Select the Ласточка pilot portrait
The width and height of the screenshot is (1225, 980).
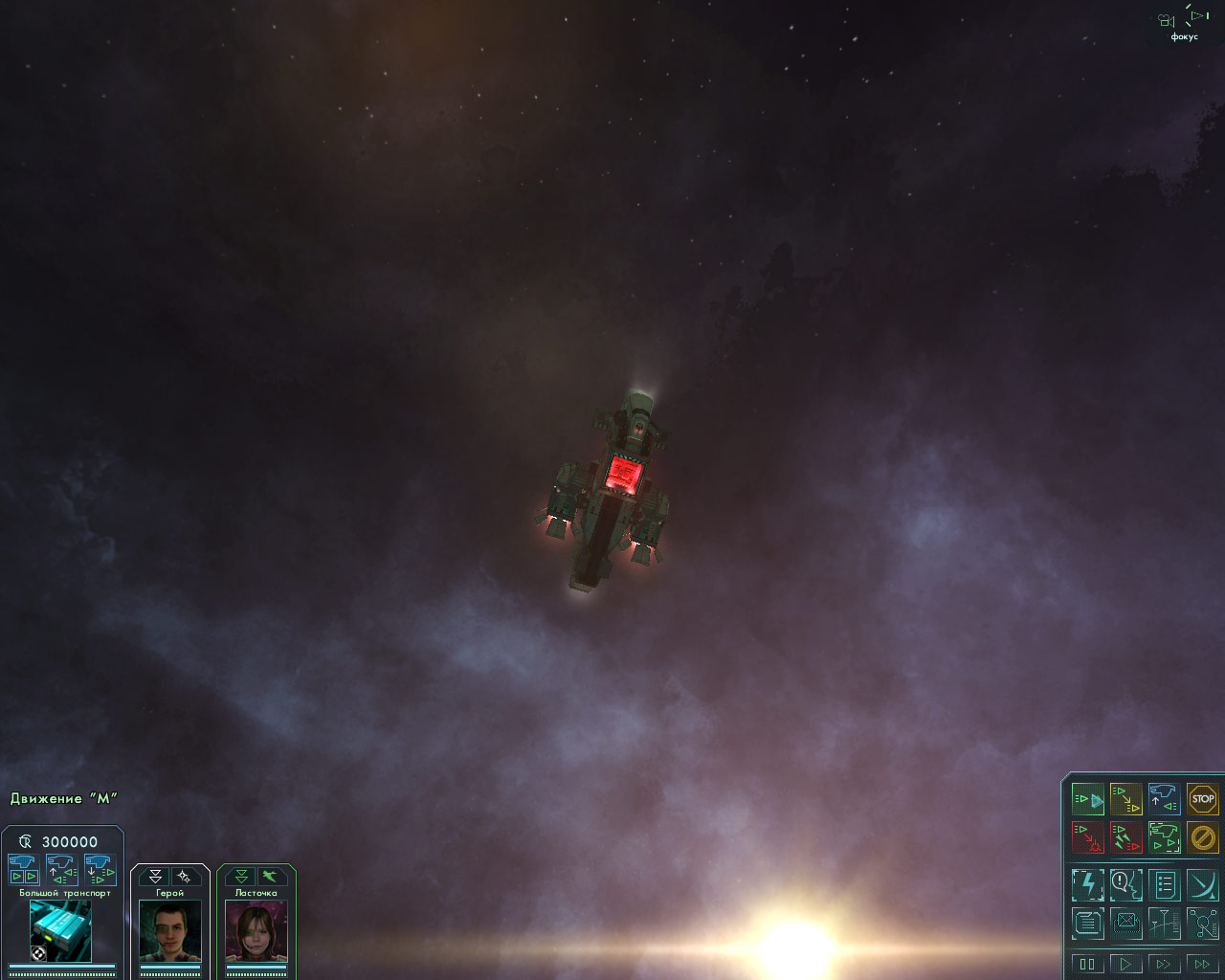[256, 930]
